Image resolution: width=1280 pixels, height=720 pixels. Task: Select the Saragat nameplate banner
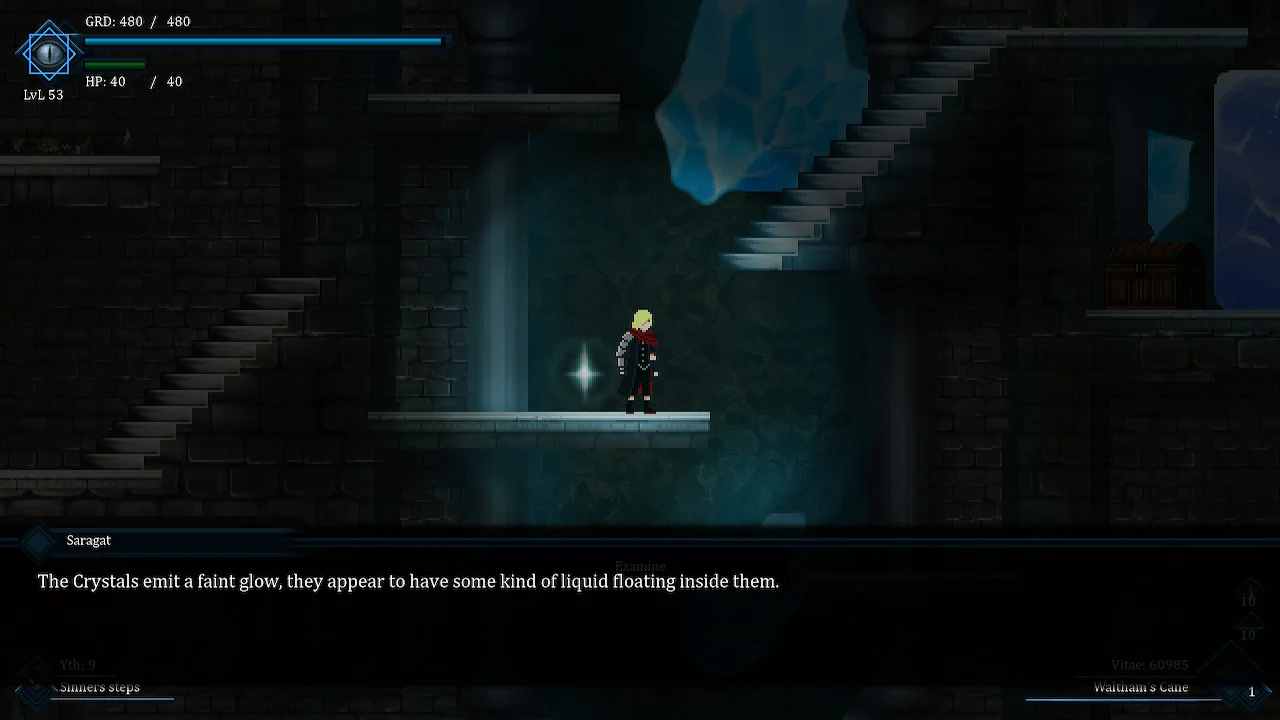(x=88, y=540)
